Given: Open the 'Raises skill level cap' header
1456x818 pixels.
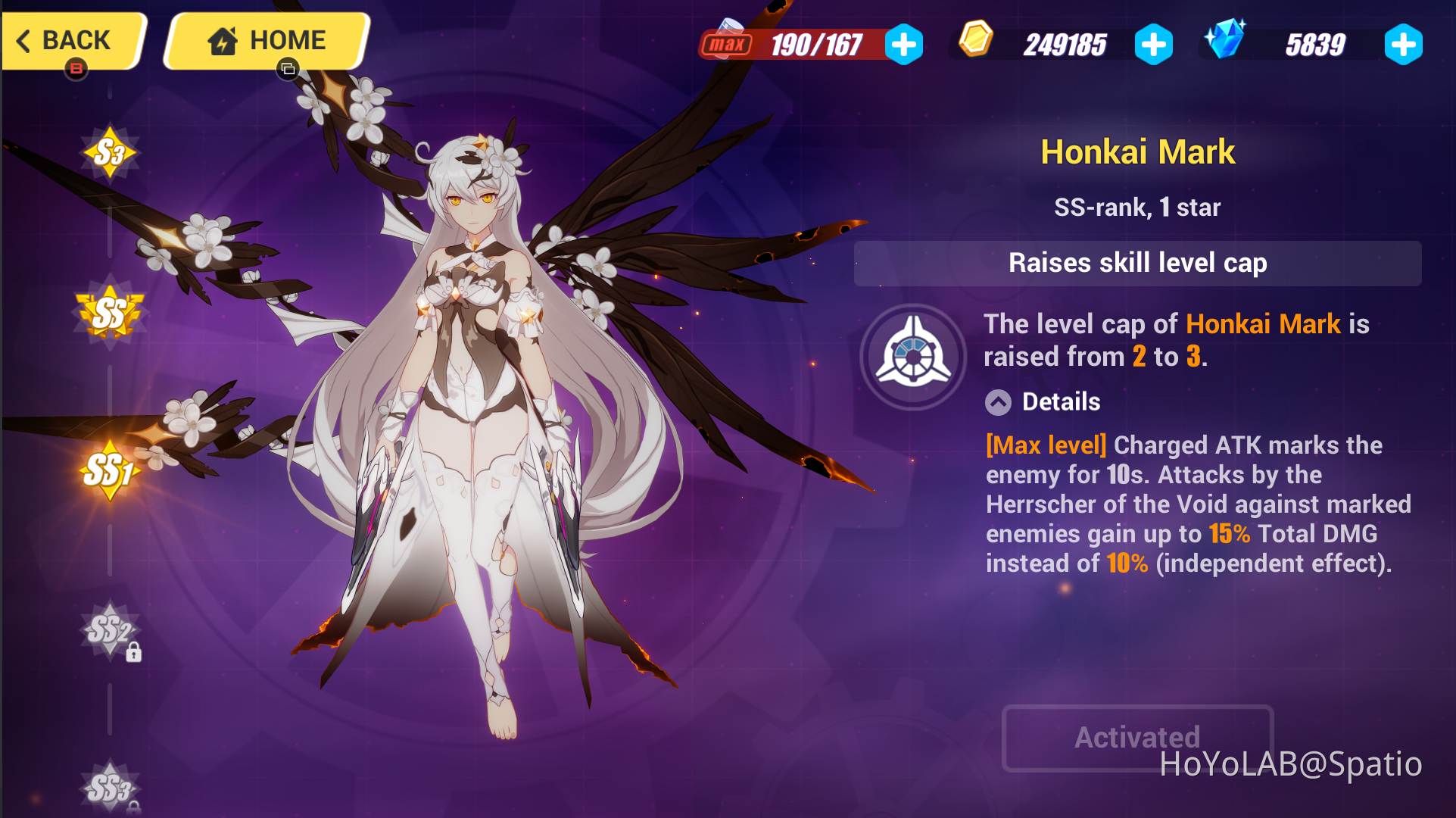Looking at the screenshot, I should click(1136, 263).
